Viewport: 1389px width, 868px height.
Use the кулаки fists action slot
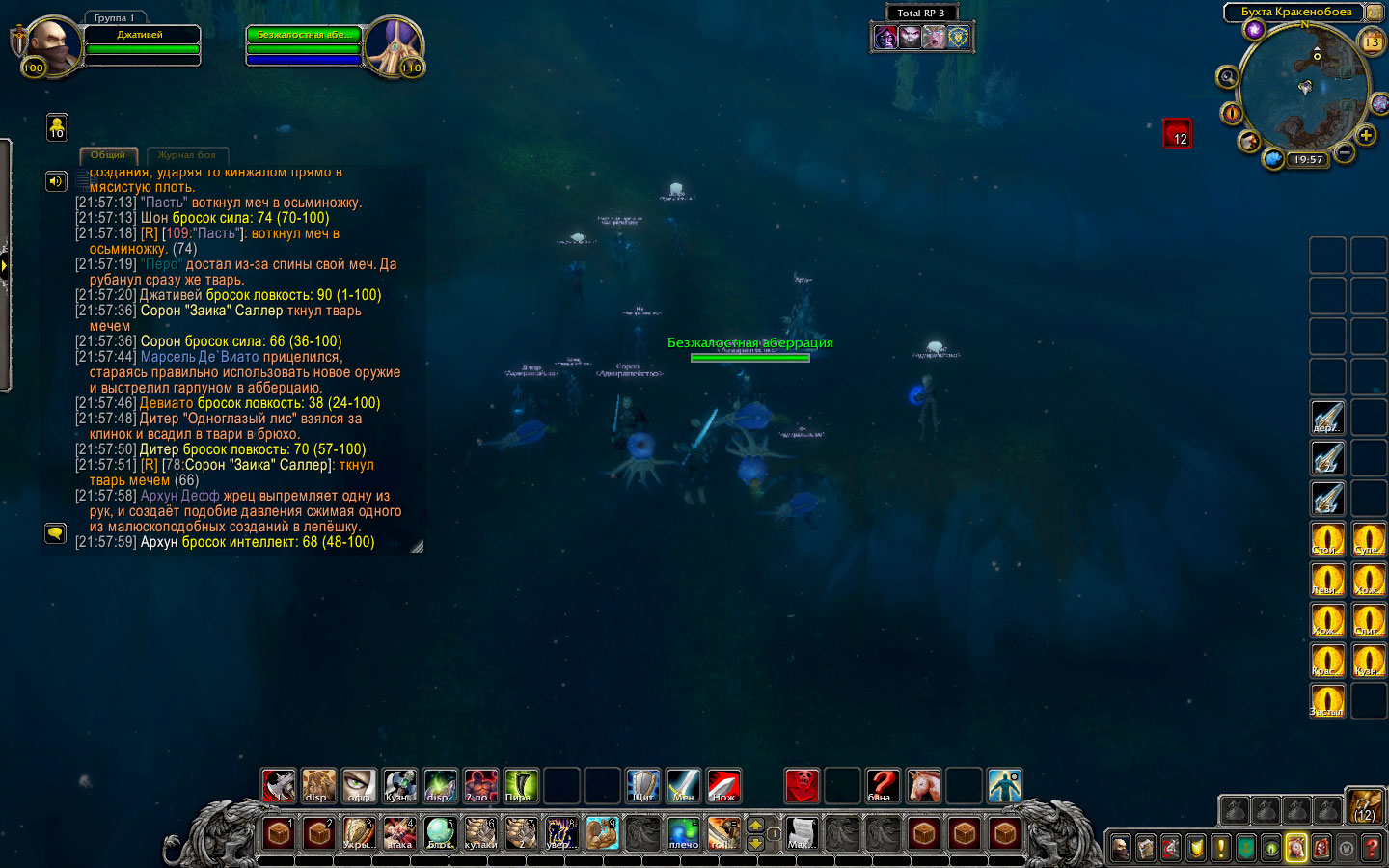point(480,832)
